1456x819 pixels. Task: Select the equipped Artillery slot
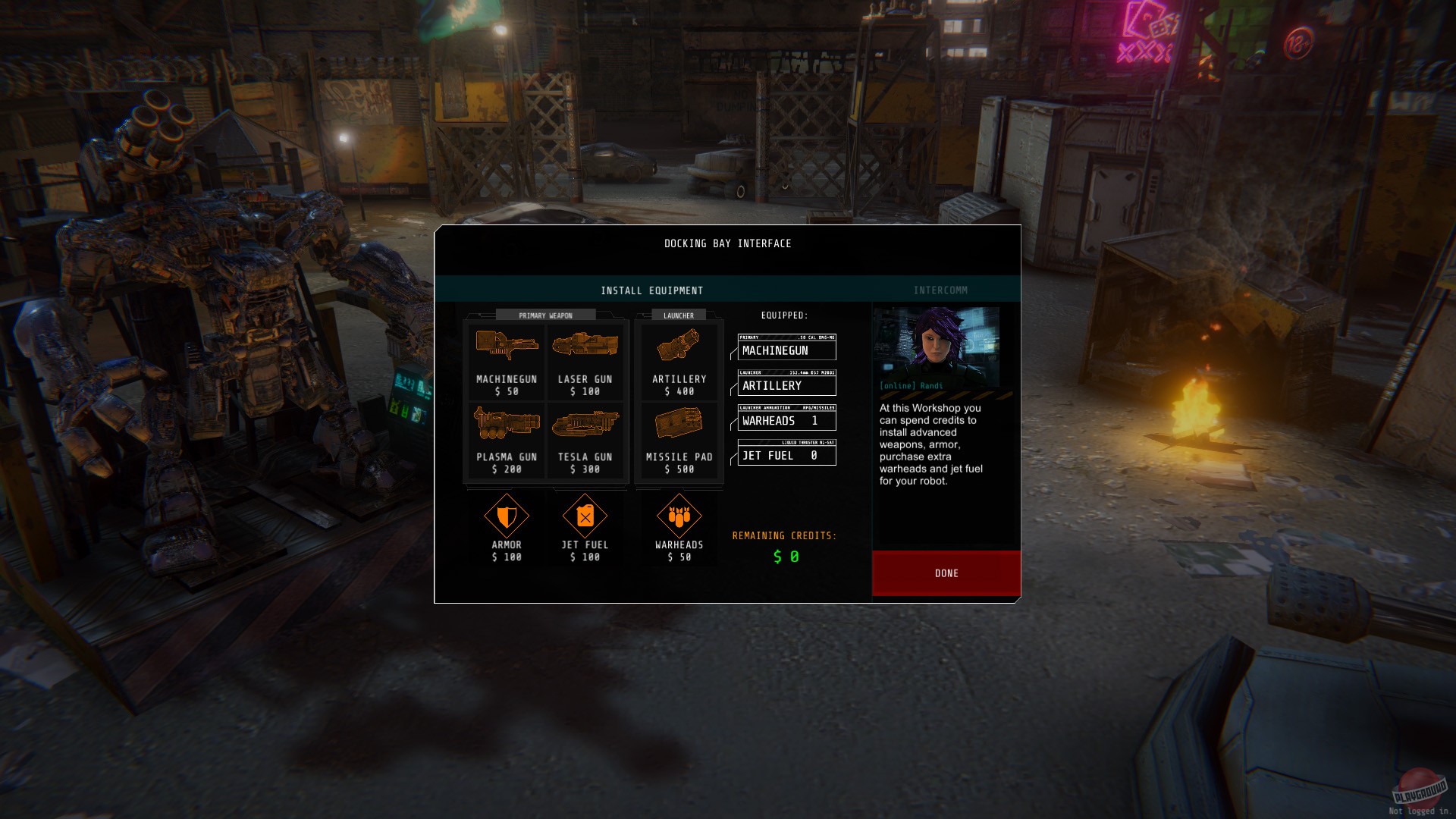click(x=786, y=385)
